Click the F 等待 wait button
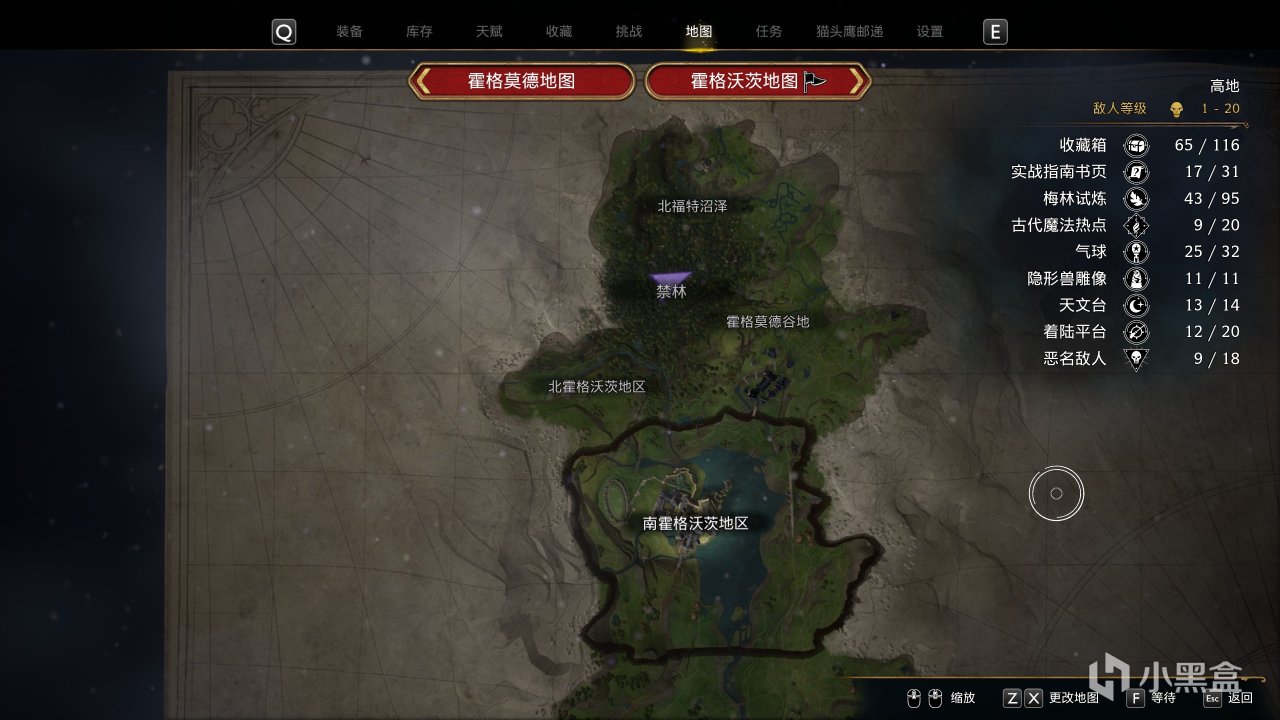The height and width of the screenshot is (720, 1280). 1156,697
